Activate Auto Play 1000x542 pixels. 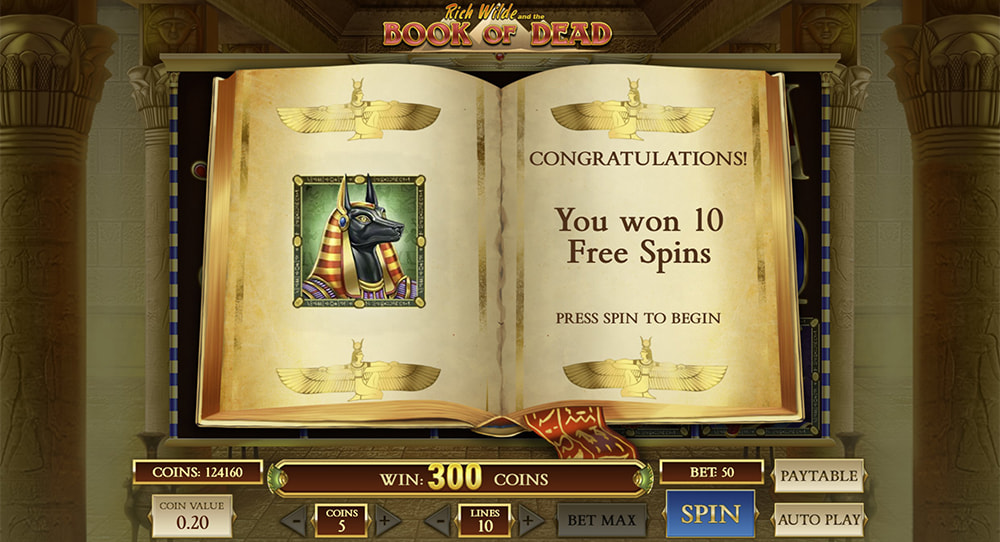818,520
